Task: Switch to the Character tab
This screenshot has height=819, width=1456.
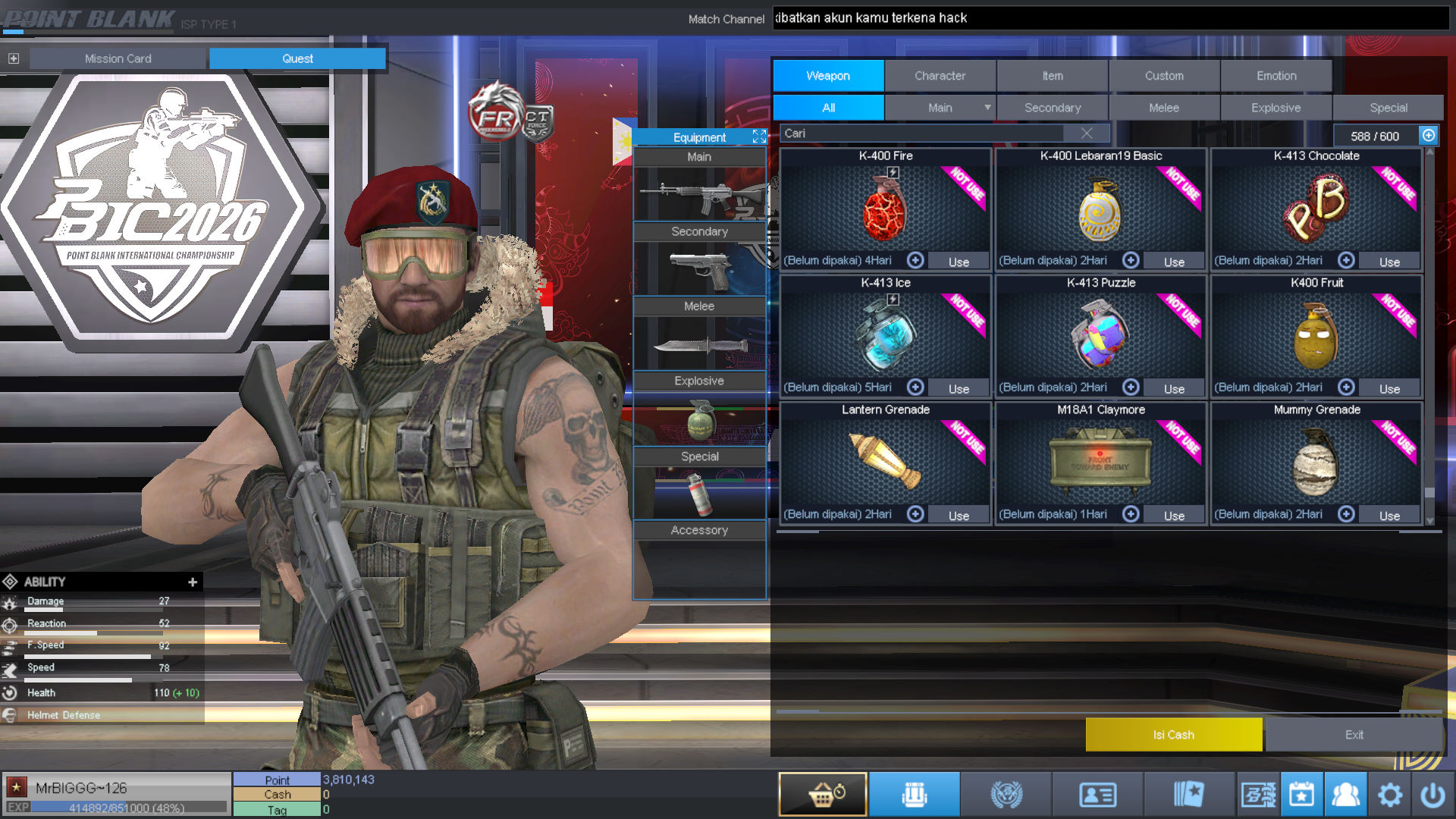Action: tap(940, 76)
